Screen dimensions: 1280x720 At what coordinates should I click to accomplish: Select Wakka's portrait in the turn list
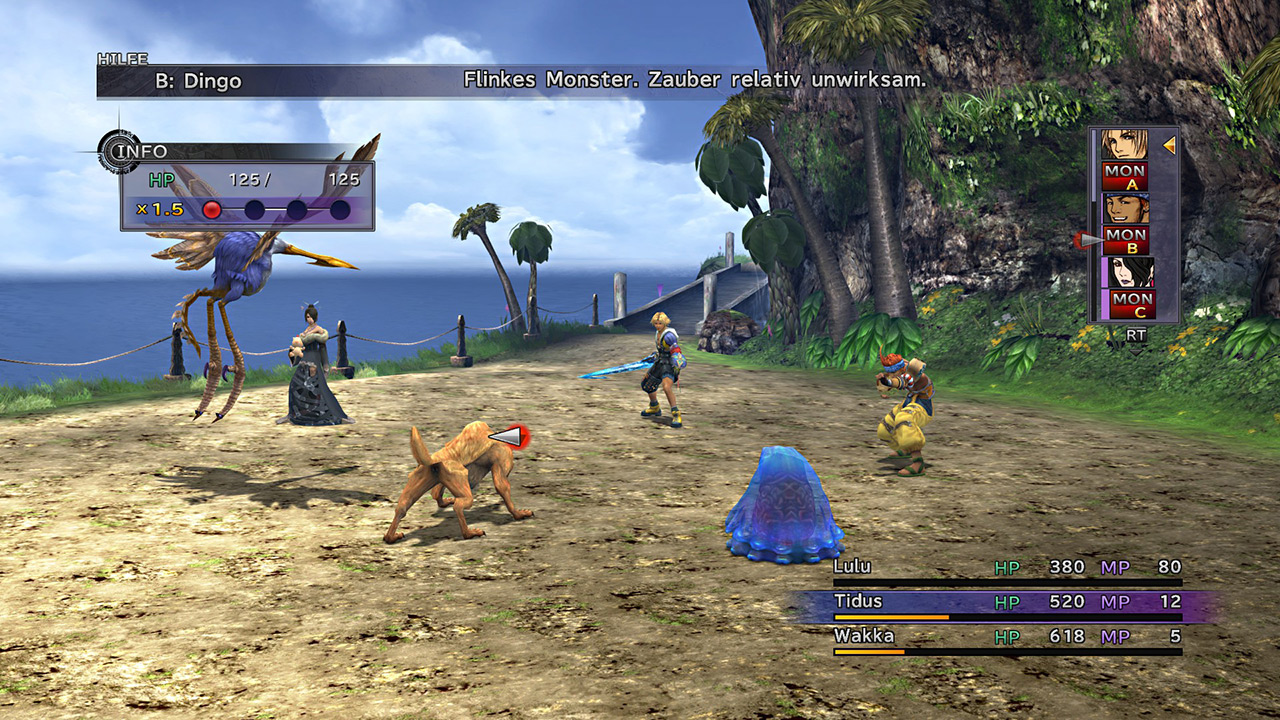1125,209
